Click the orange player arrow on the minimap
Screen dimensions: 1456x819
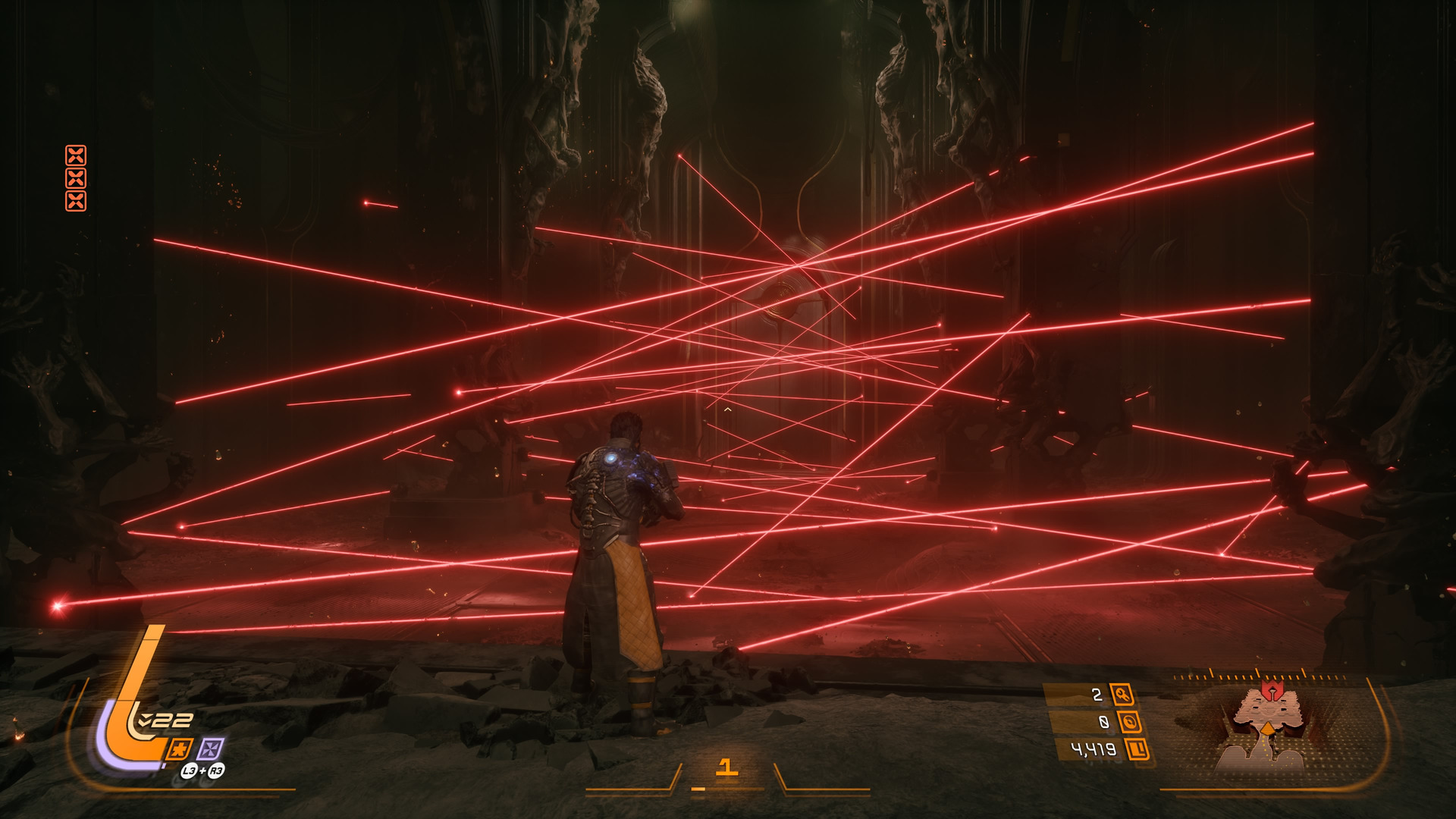pos(1266,729)
